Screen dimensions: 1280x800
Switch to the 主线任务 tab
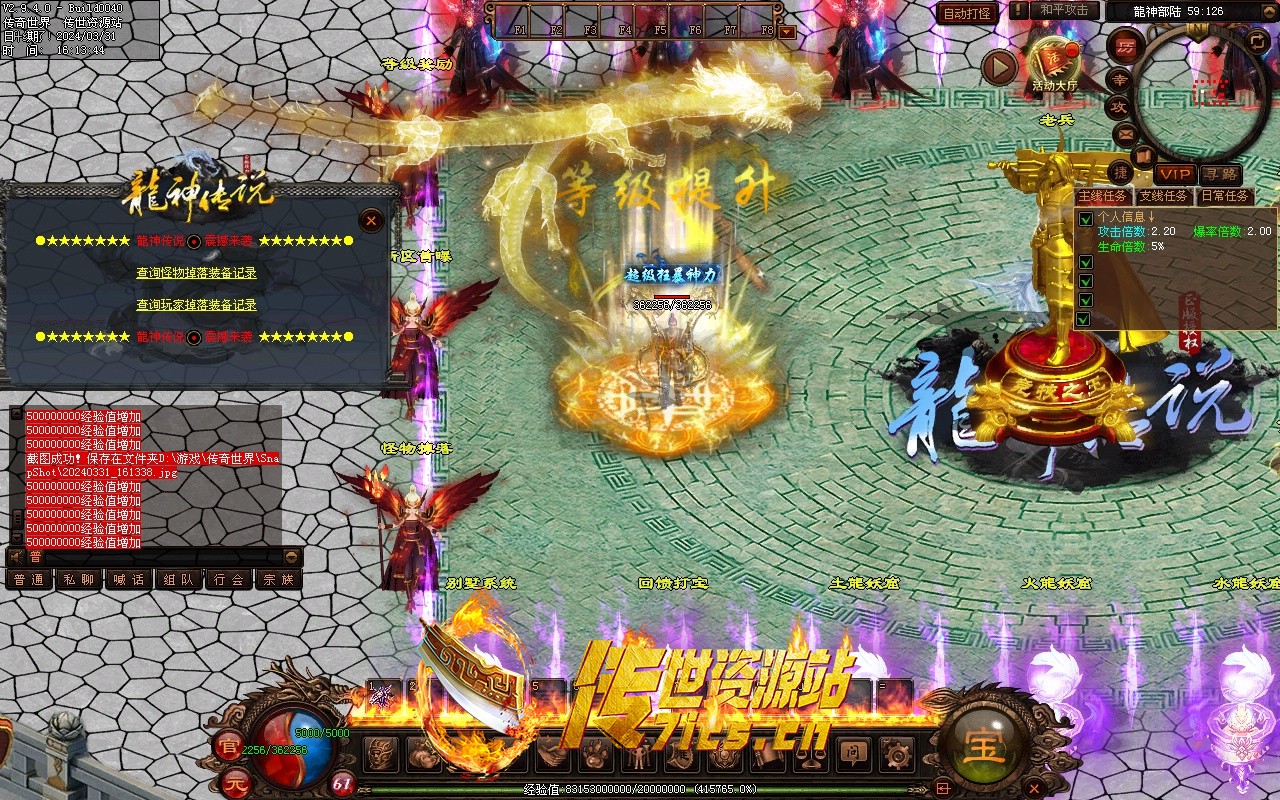(x=1103, y=196)
